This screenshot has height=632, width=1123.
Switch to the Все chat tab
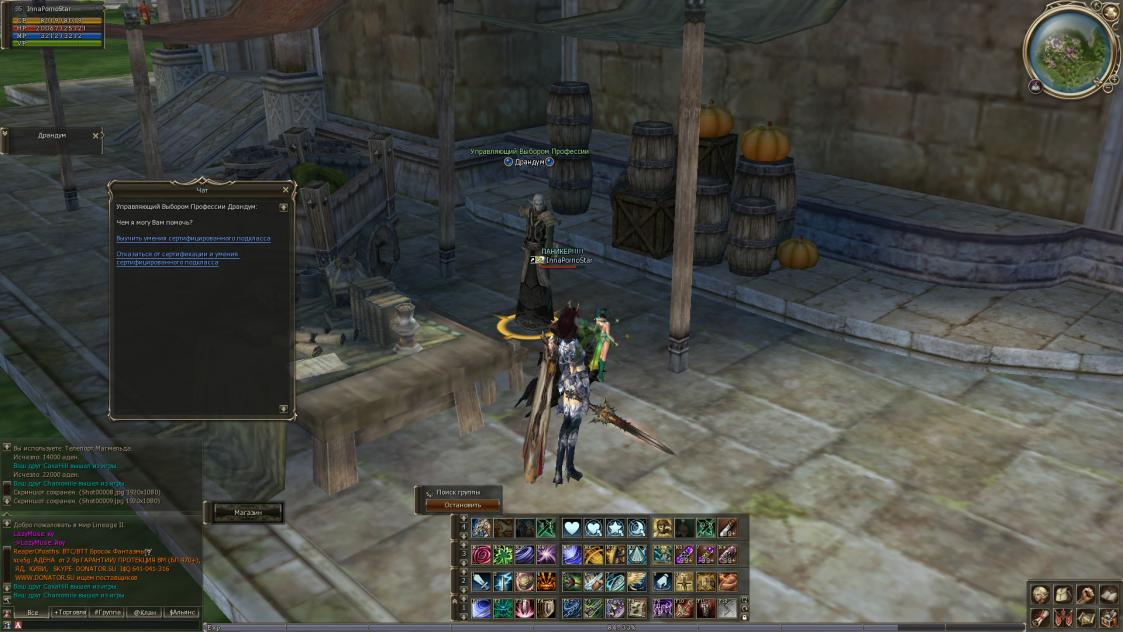pyautogui.click(x=33, y=612)
